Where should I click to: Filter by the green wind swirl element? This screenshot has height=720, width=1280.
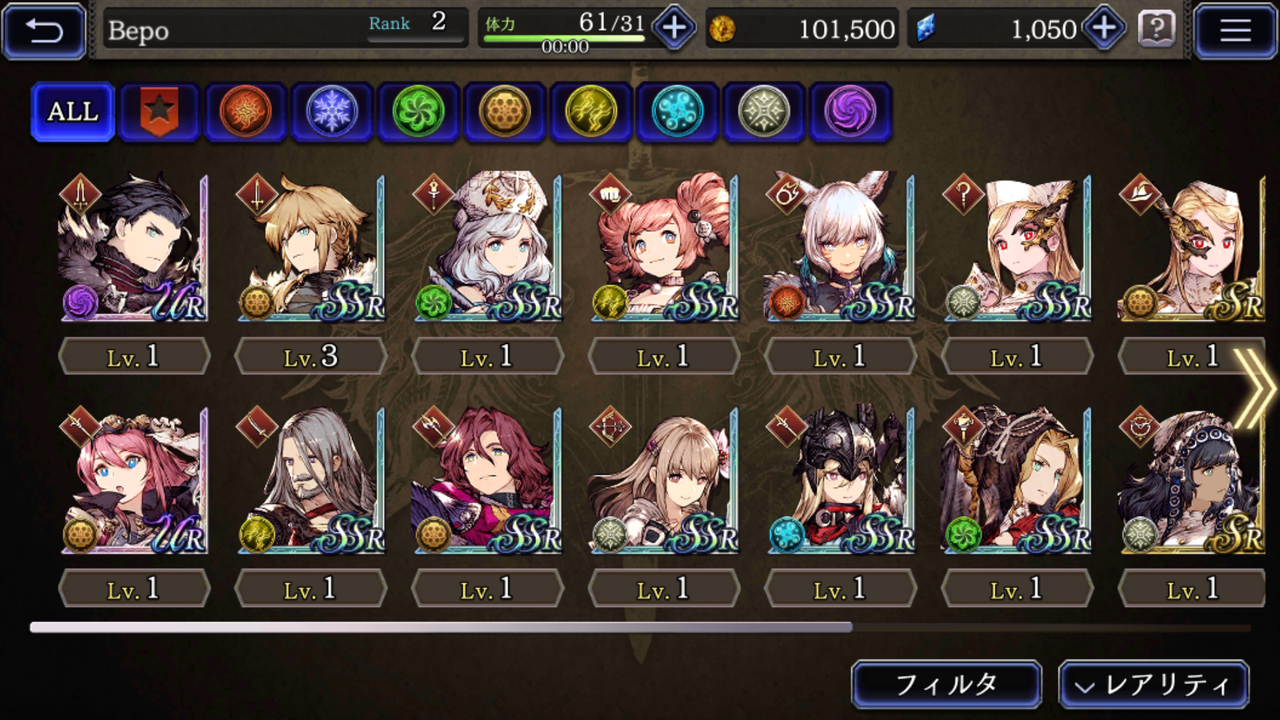coord(417,111)
